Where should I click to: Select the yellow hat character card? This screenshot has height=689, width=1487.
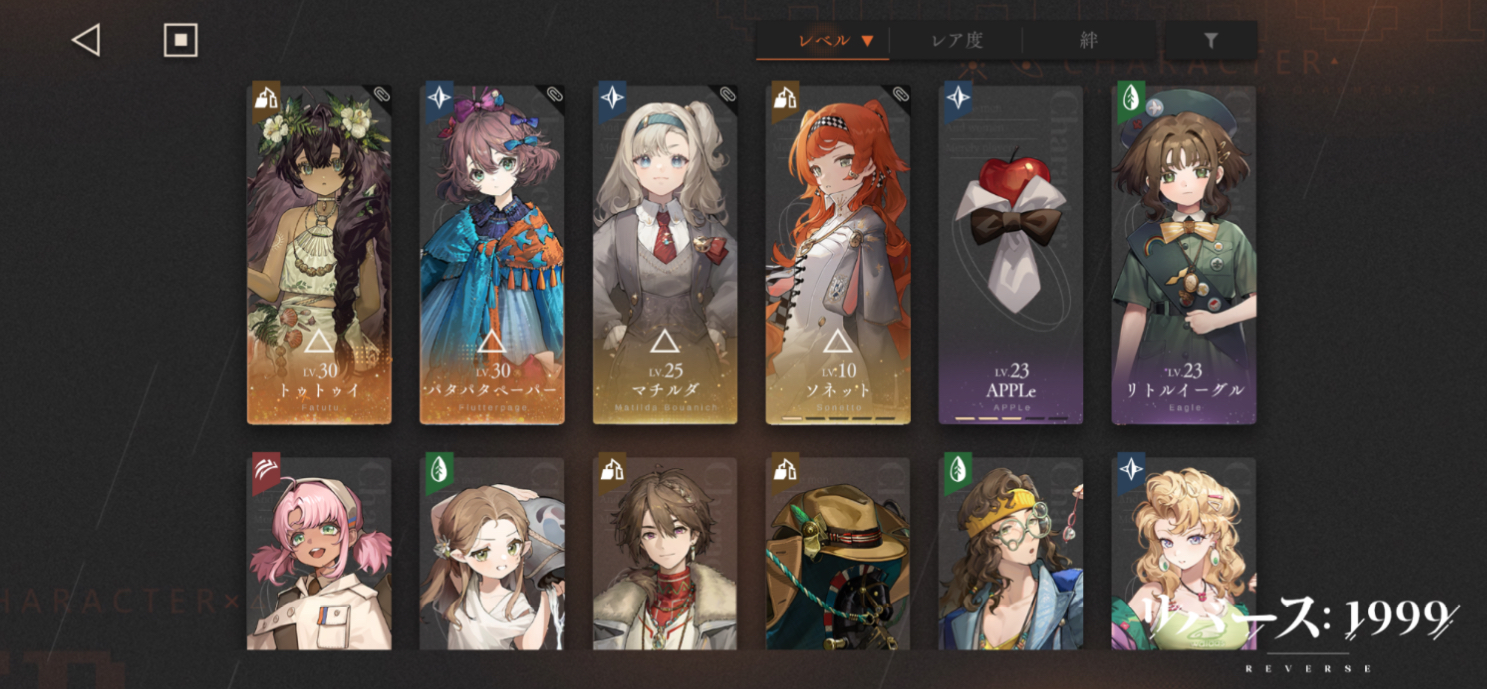[838, 553]
